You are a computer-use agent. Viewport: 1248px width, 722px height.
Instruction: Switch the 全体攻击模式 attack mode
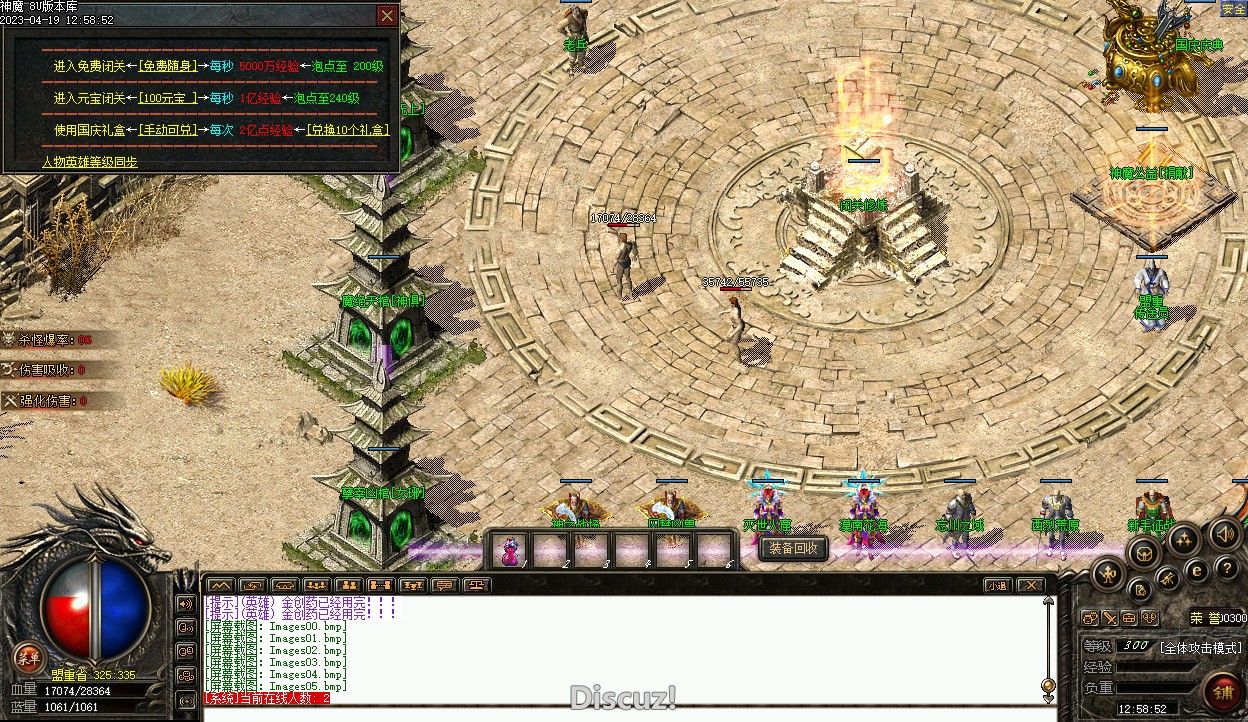click(x=1200, y=647)
